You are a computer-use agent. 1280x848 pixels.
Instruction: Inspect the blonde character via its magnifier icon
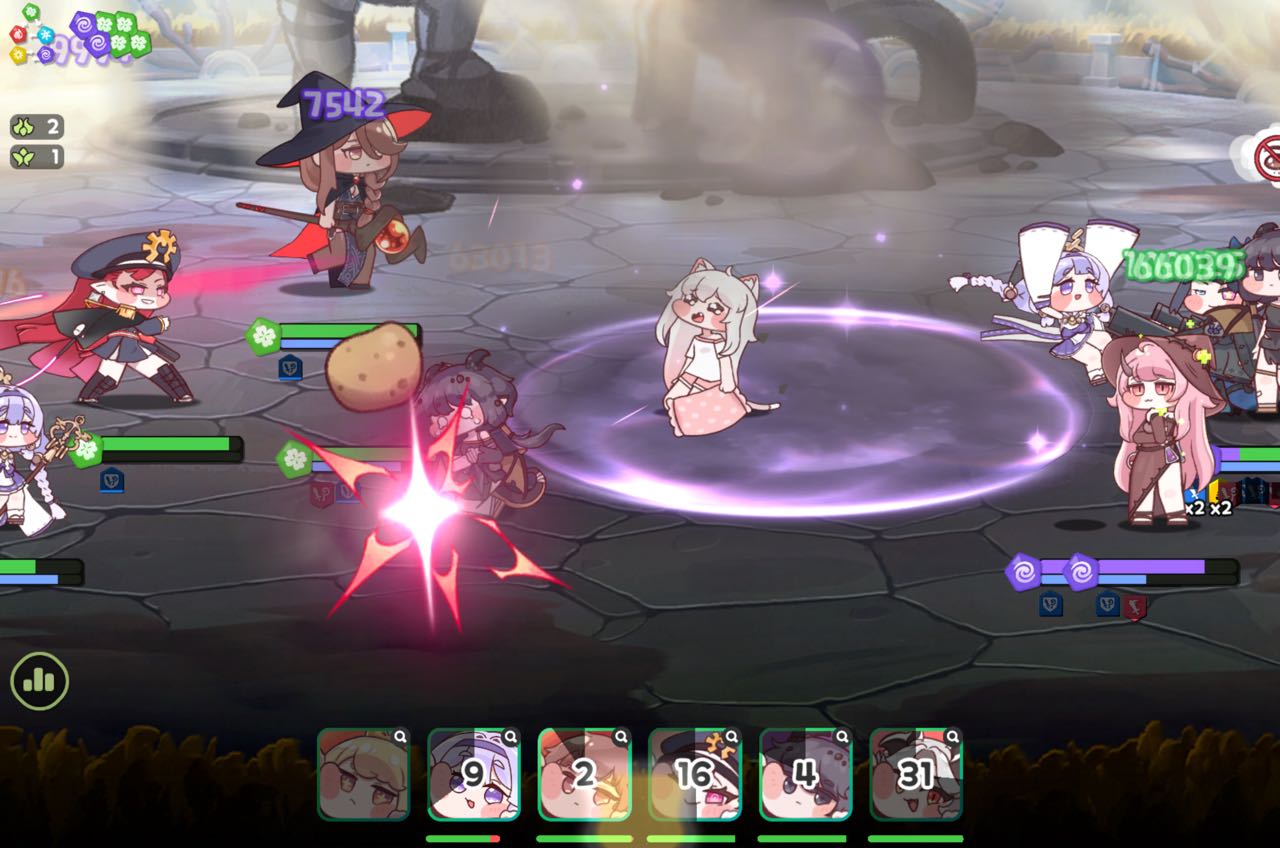tap(400, 737)
